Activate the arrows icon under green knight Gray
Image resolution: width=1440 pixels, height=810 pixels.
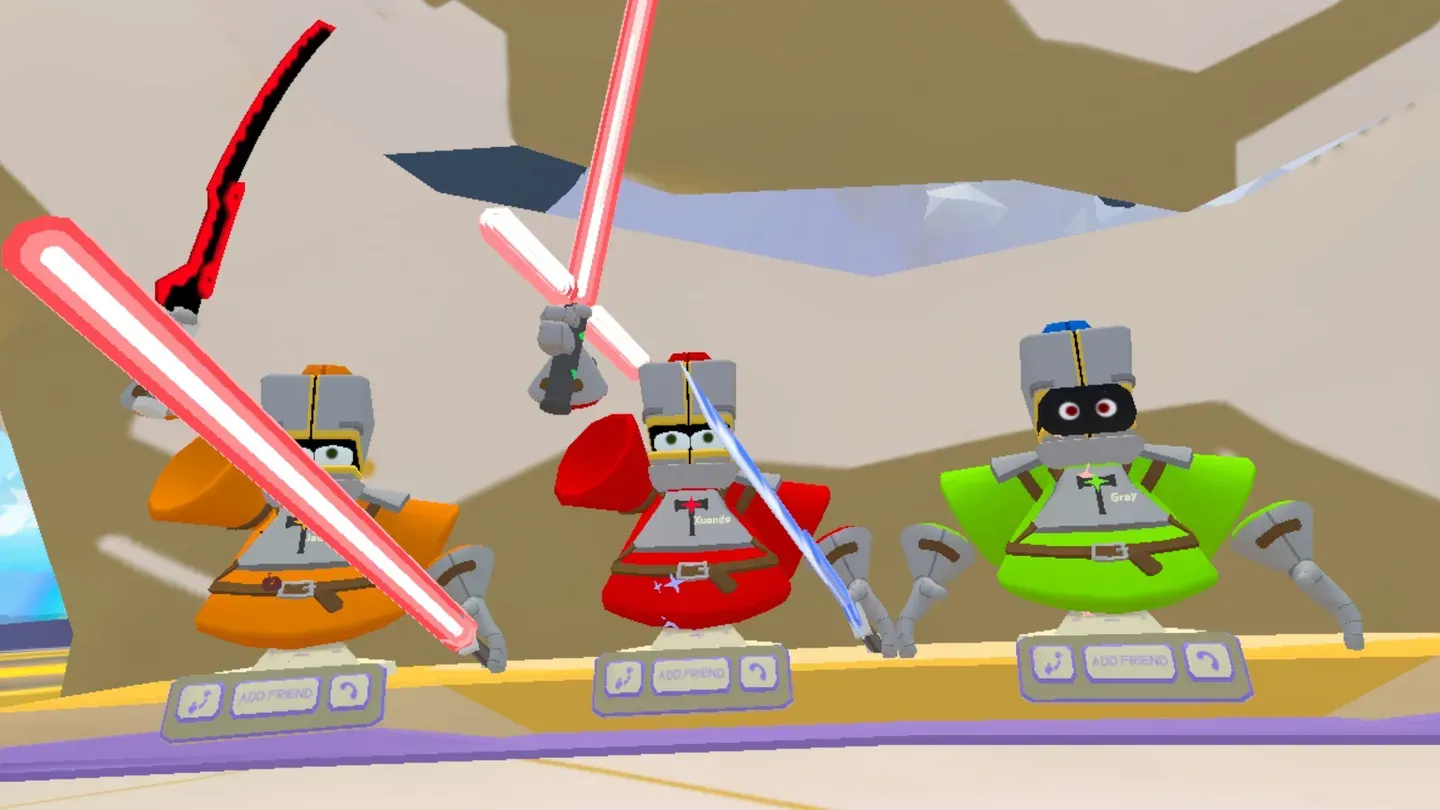[1053, 663]
